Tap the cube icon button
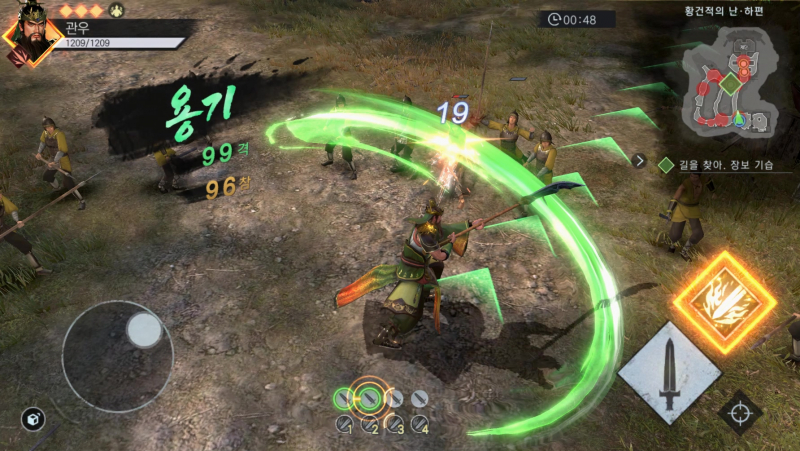This screenshot has width=800, height=451. pos(32,420)
